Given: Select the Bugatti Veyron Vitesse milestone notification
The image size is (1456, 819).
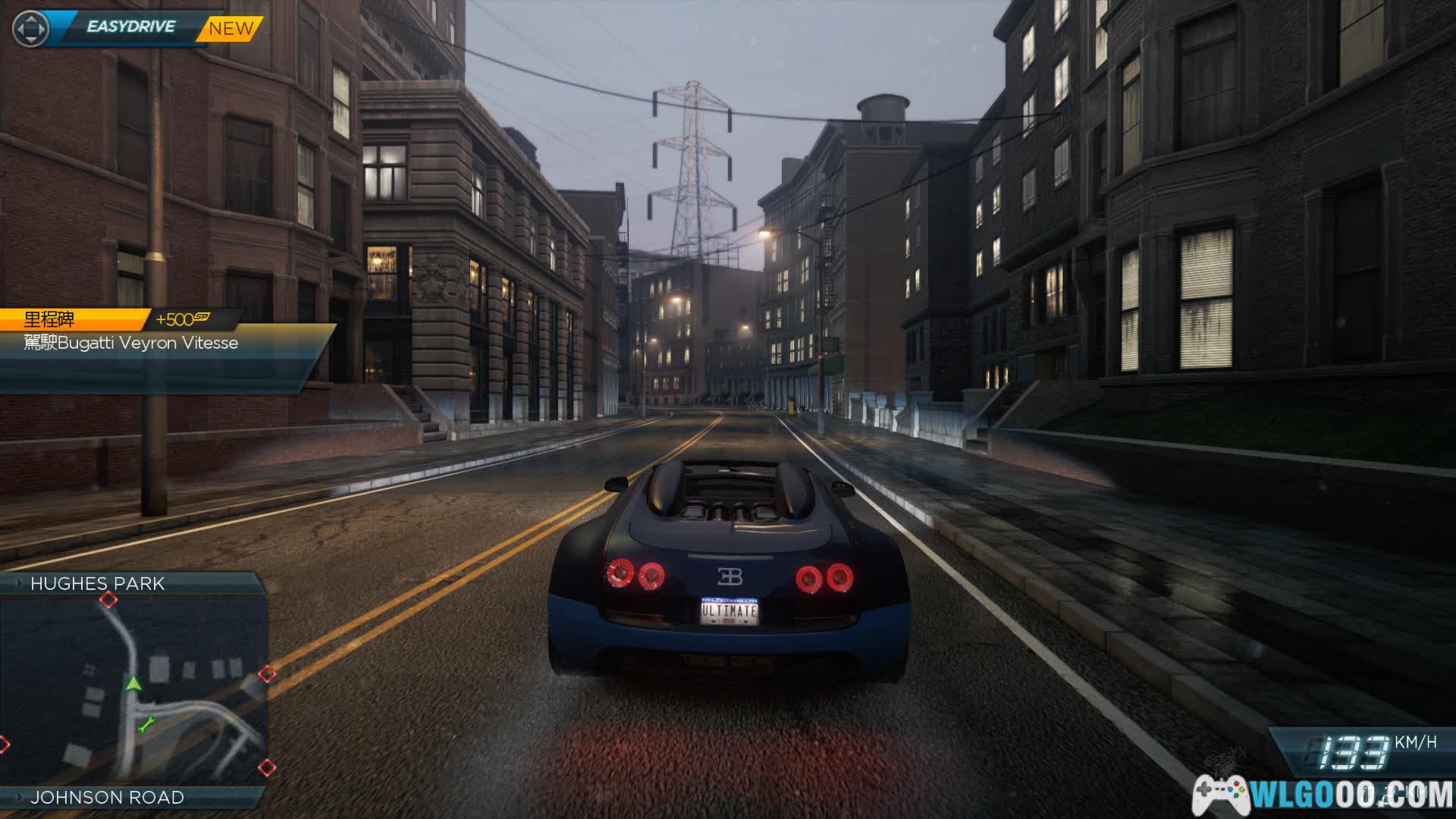Looking at the screenshot, I should point(130,343).
